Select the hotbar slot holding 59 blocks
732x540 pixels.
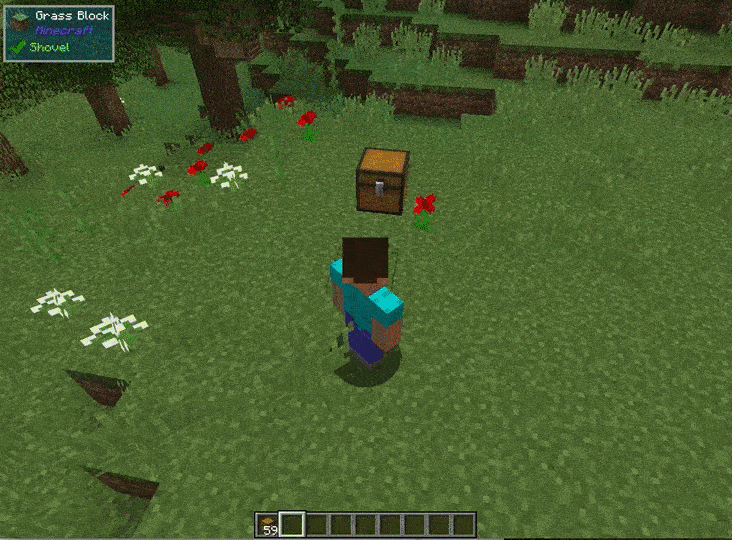point(268,524)
